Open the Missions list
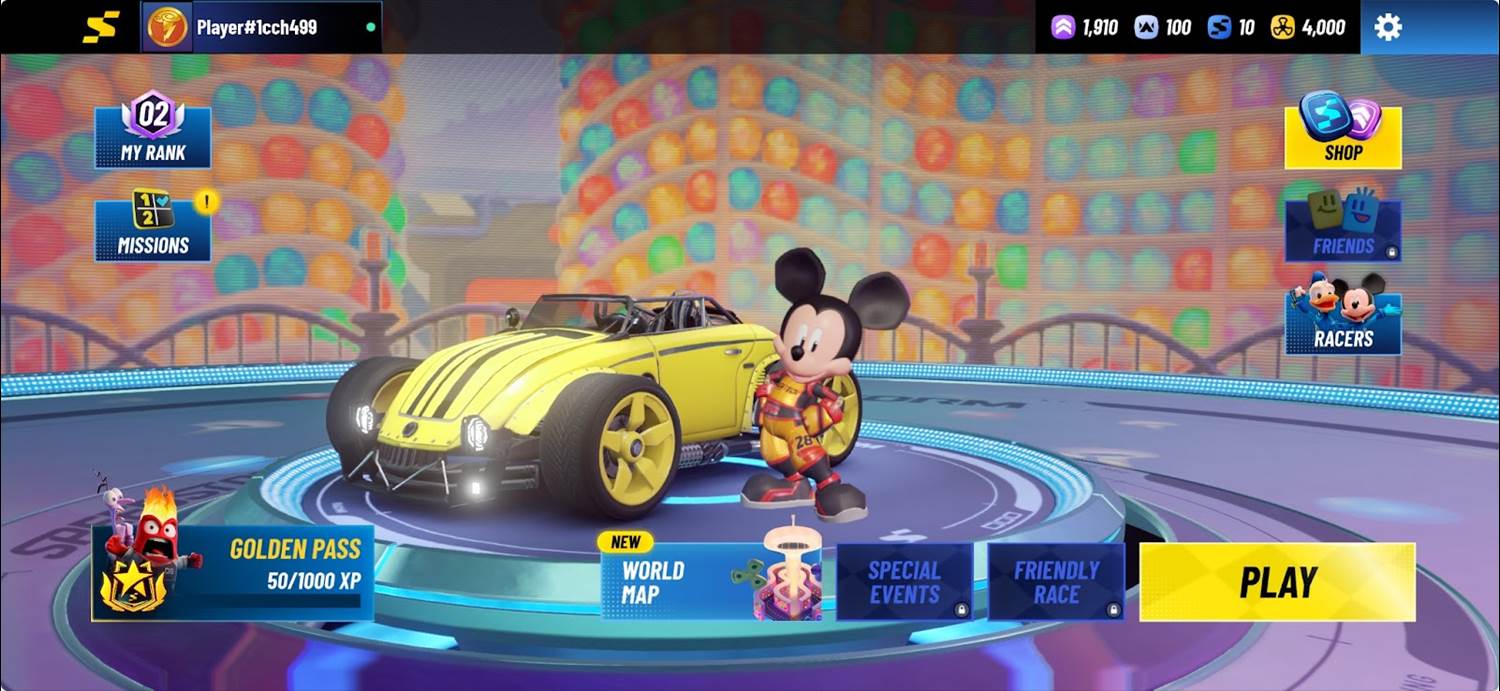The height and width of the screenshot is (691, 1500). (153, 226)
